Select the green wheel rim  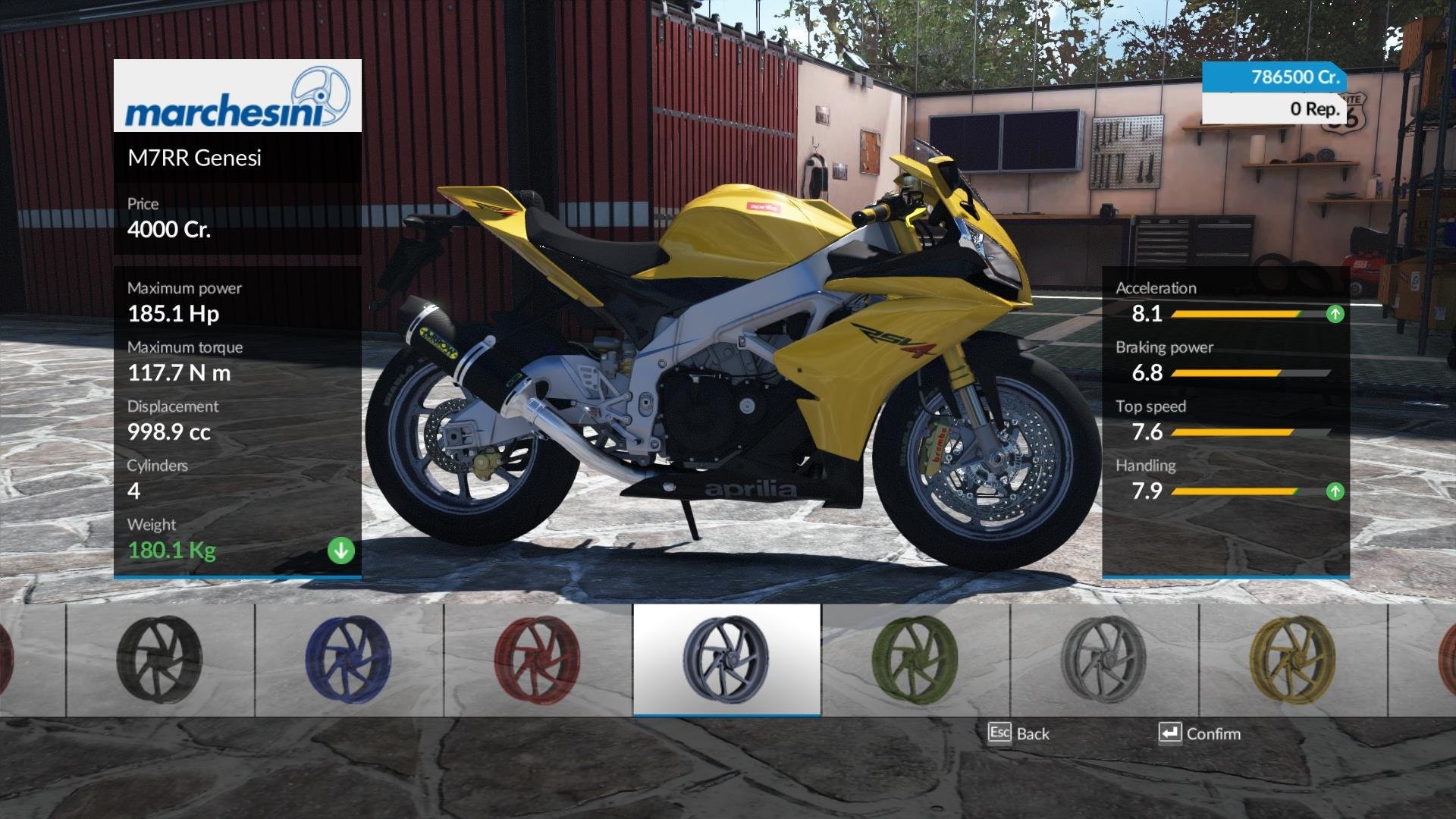tap(915, 660)
